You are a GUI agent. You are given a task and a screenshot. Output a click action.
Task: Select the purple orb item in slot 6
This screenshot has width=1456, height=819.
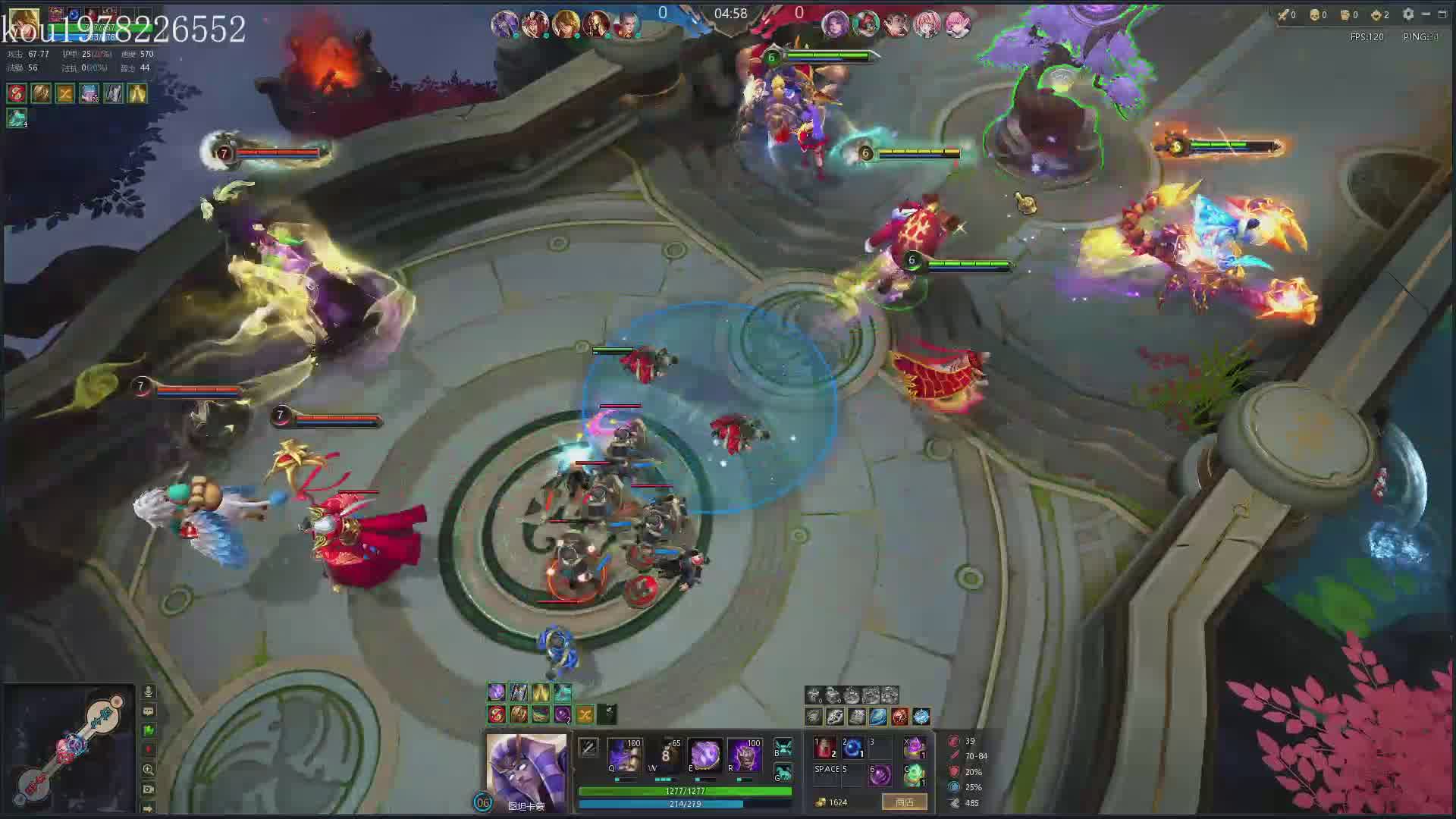click(879, 775)
